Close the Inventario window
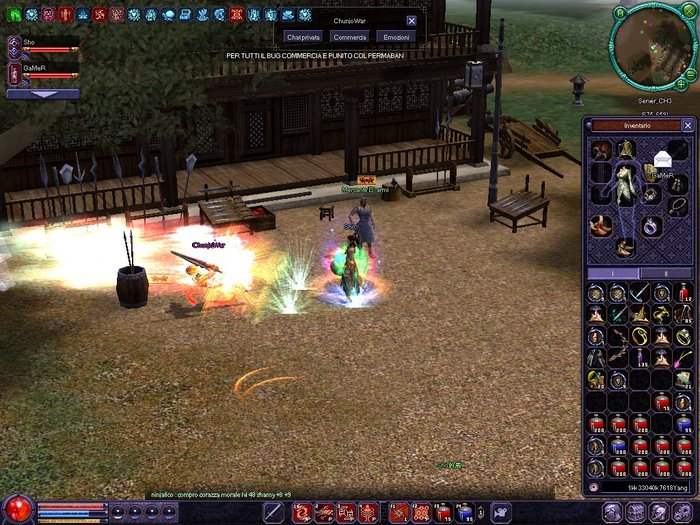Viewport: 700px width, 525px height. tap(687, 126)
